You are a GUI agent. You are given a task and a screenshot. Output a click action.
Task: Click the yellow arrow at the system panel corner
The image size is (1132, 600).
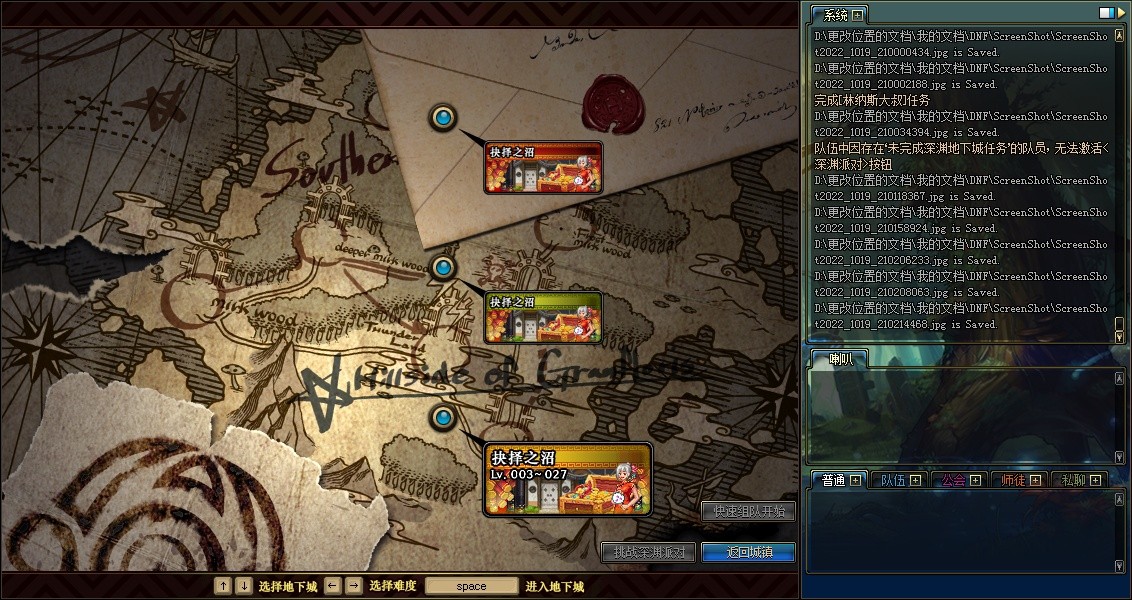click(x=1121, y=13)
